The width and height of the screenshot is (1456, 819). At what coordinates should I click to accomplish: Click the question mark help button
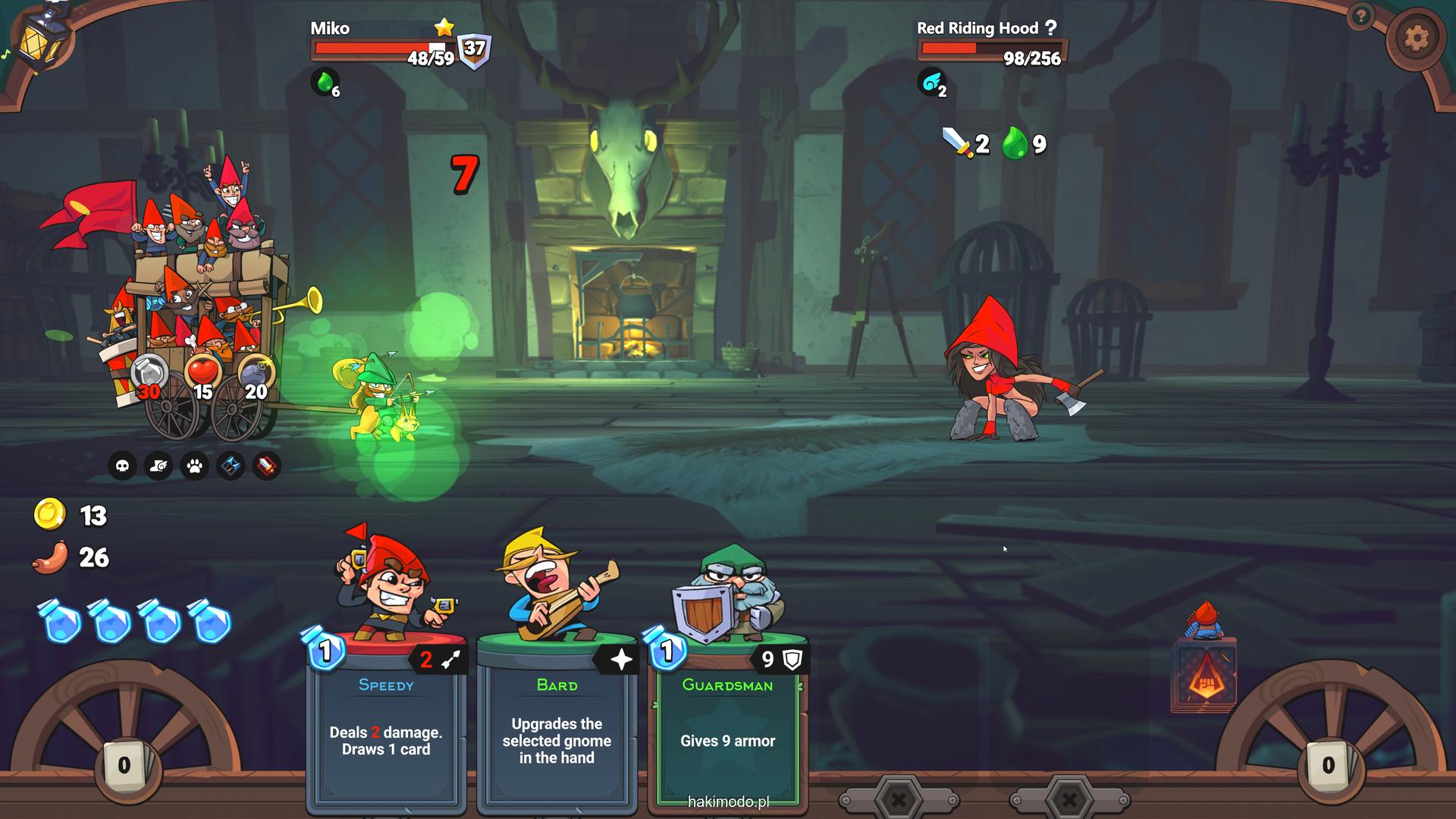[1361, 16]
